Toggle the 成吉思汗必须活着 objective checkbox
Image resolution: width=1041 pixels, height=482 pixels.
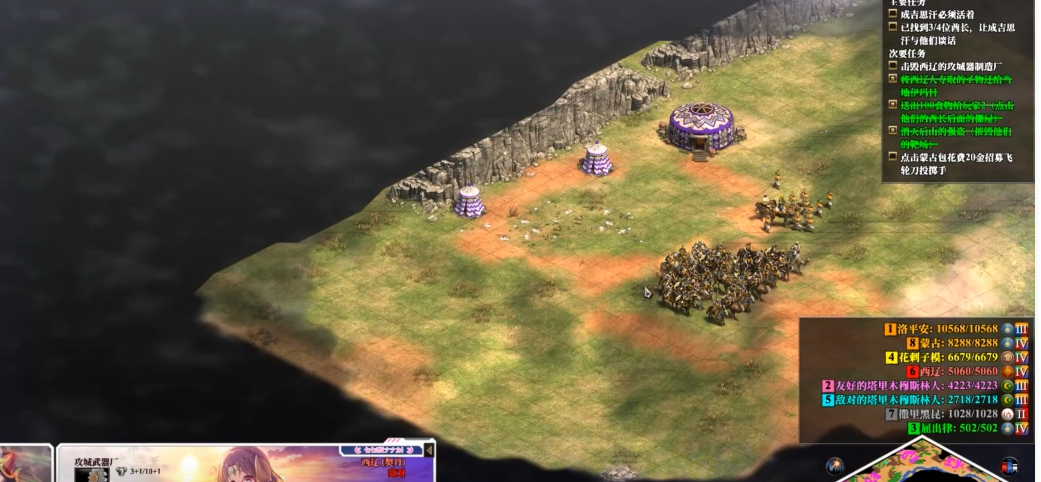pyautogui.click(x=893, y=14)
